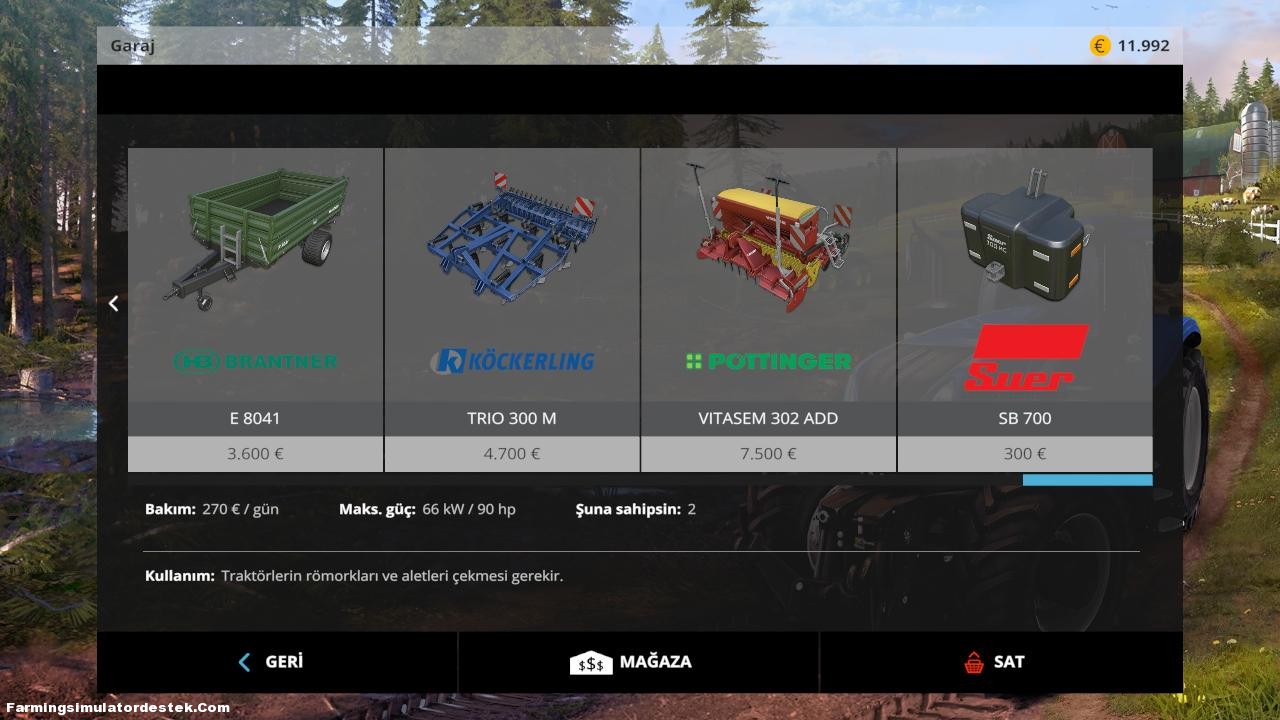Open the shop using the MAĞAZA button

tap(655, 661)
